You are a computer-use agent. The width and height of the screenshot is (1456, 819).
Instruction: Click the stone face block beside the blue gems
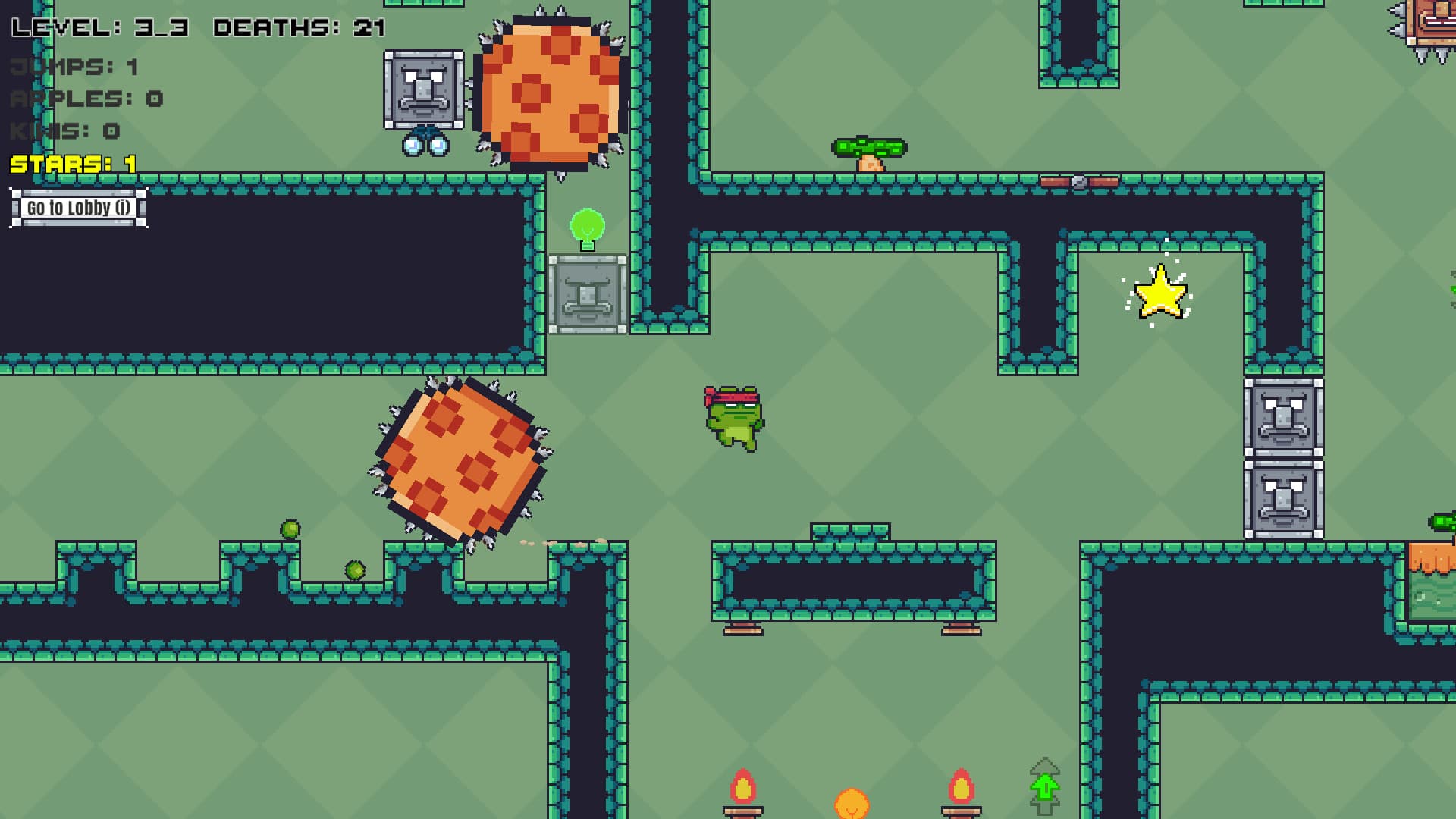pos(425,89)
